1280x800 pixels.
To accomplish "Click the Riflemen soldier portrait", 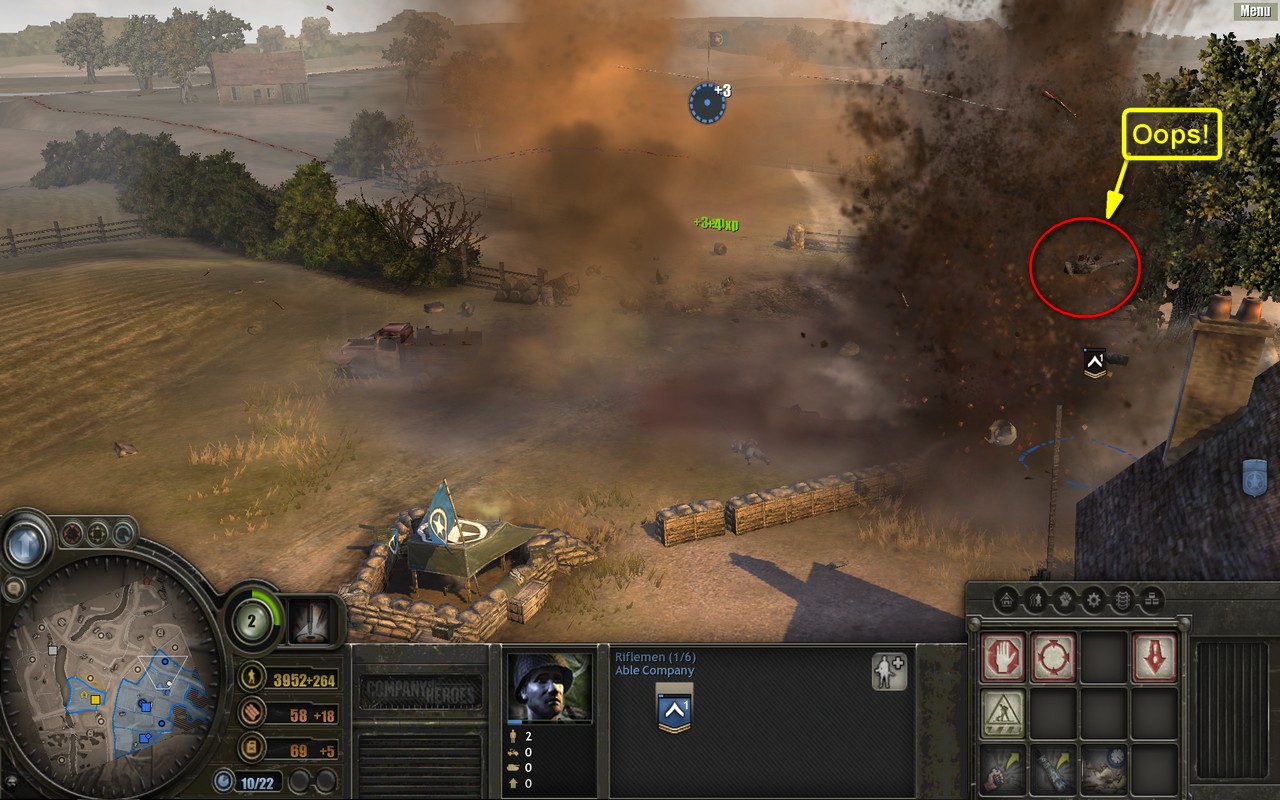I will coord(549,687).
